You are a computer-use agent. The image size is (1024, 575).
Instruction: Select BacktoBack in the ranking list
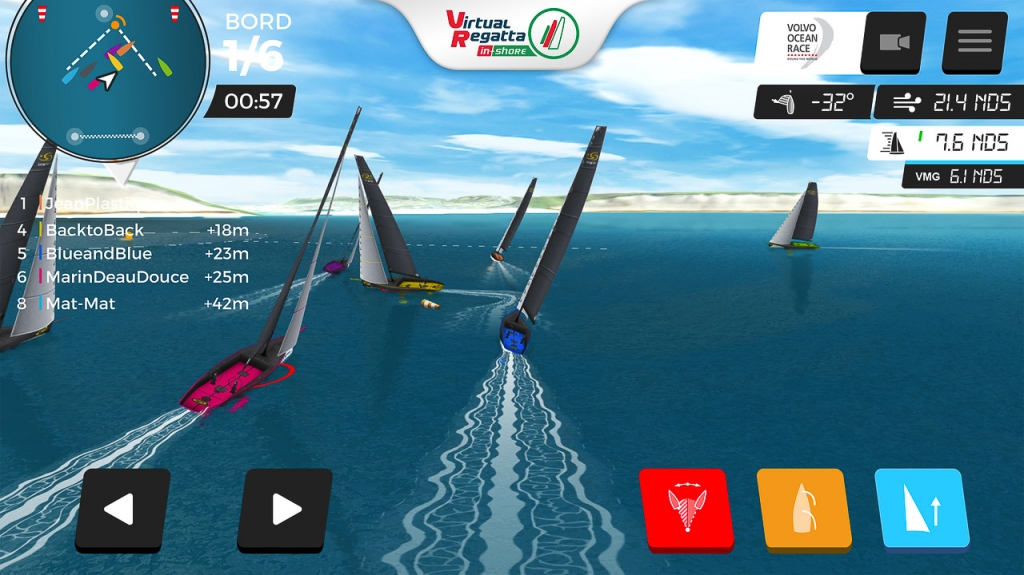point(95,230)
